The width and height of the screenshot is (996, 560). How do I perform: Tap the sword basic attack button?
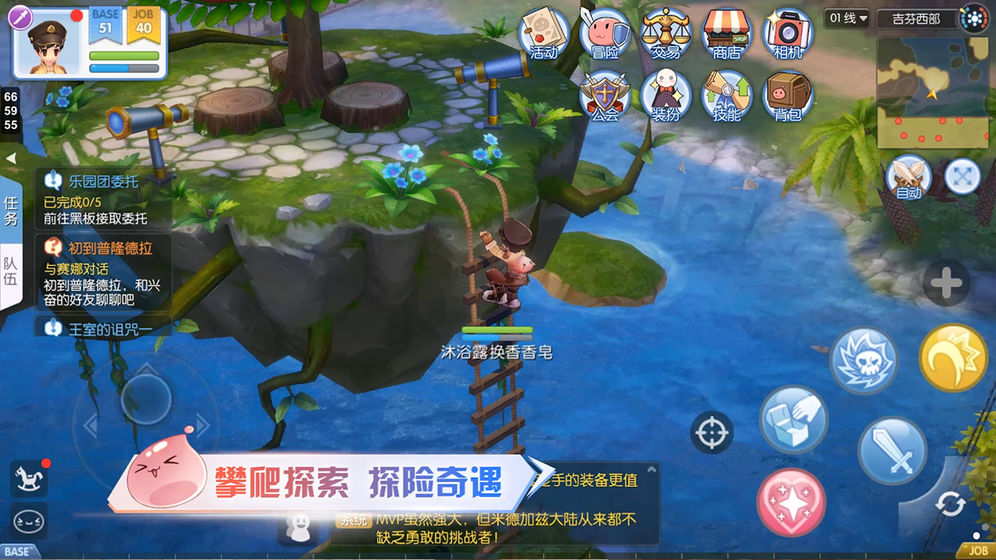pyautogui.click(x=892, y=450)
